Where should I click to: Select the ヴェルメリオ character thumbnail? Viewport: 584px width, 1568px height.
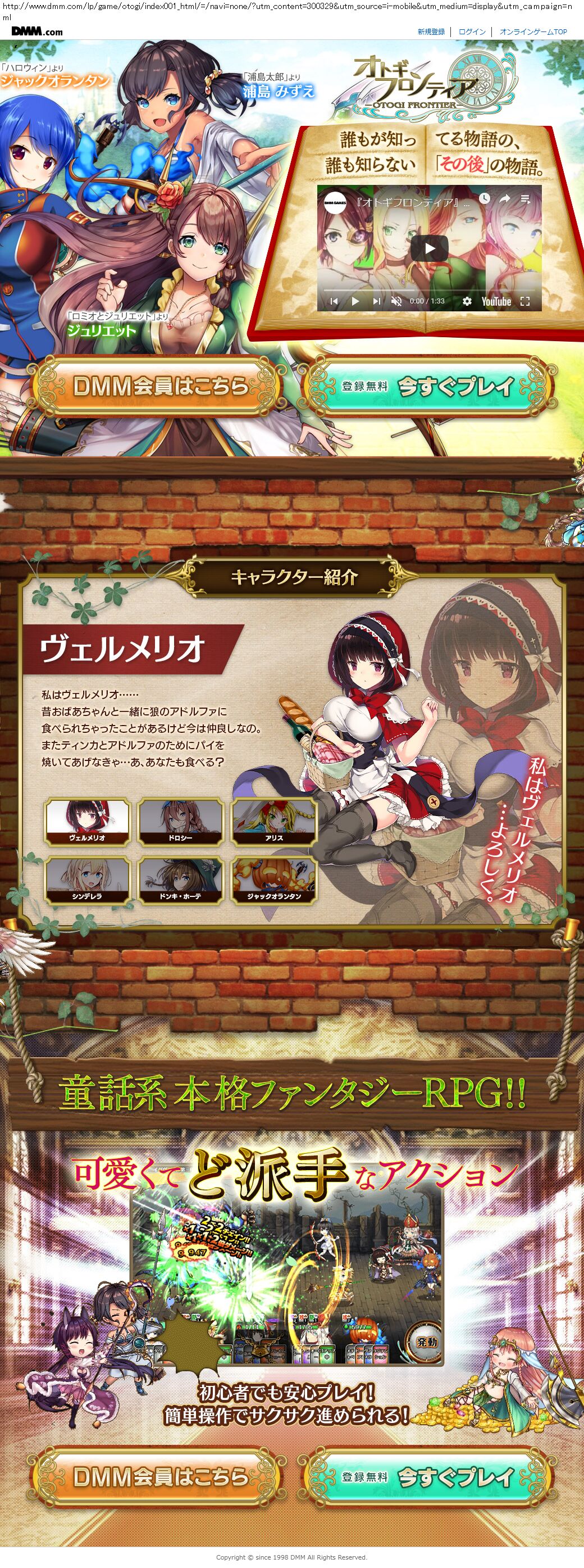click(88, 821)
